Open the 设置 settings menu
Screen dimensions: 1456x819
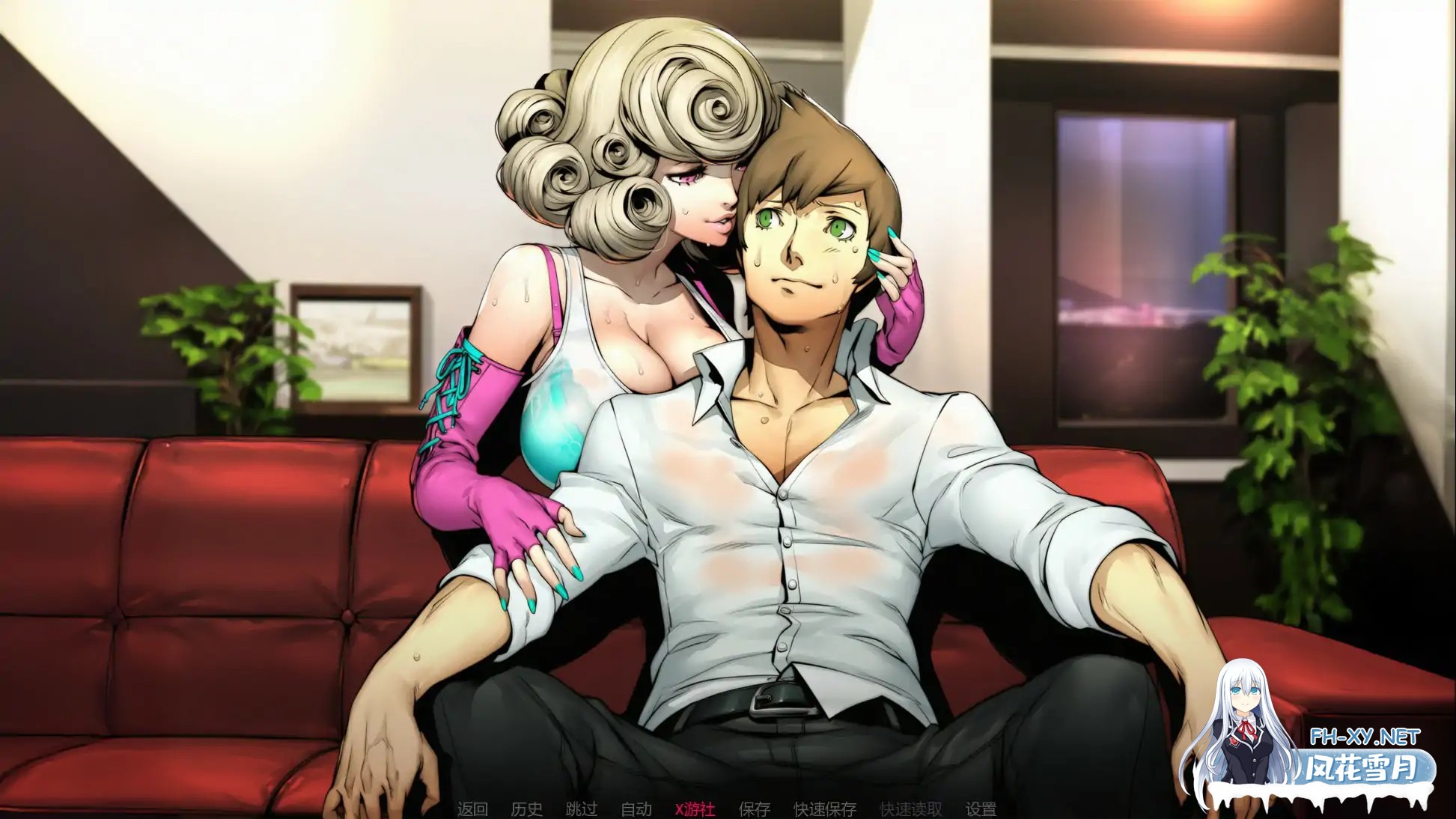981,809
